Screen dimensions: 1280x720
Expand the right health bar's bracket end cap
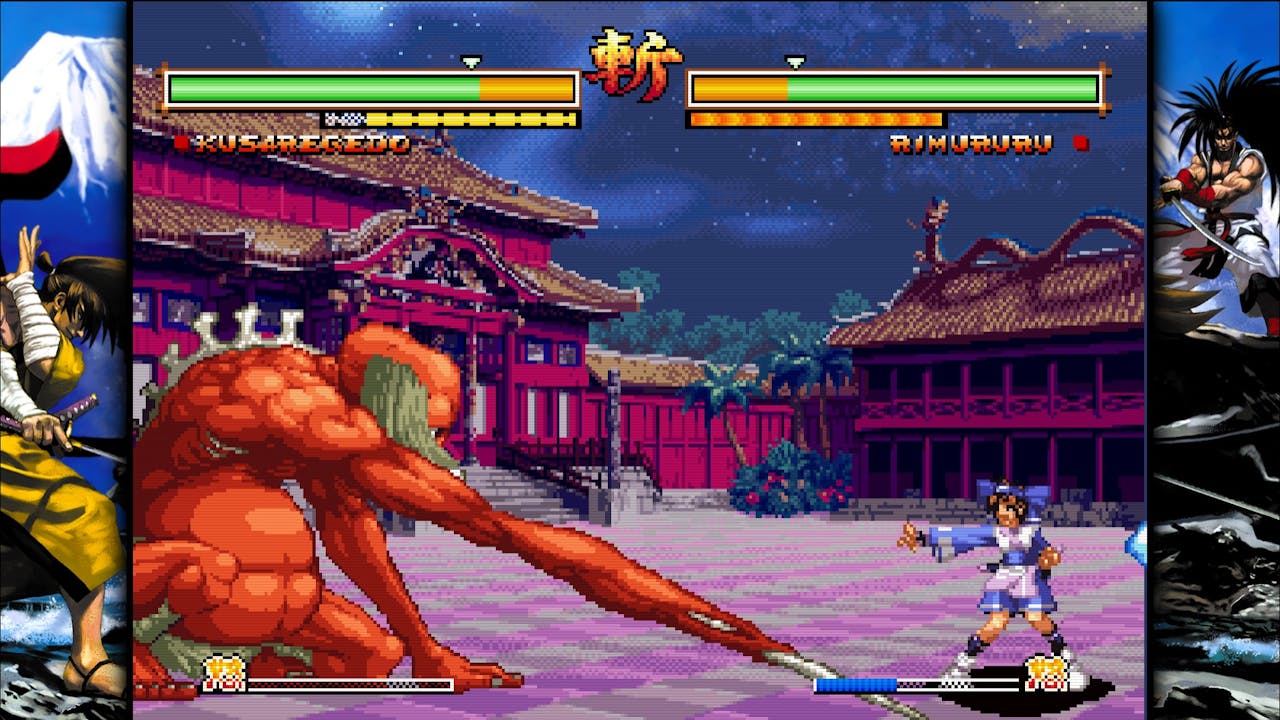tap(1102, 87)
